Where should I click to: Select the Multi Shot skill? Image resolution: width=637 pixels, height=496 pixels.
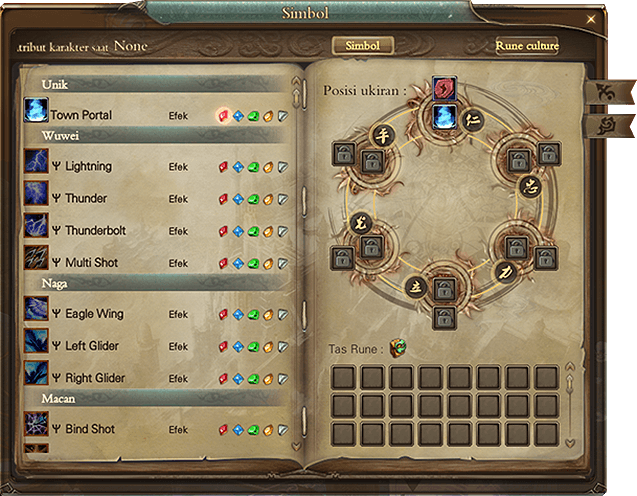[x=91, y=263]
